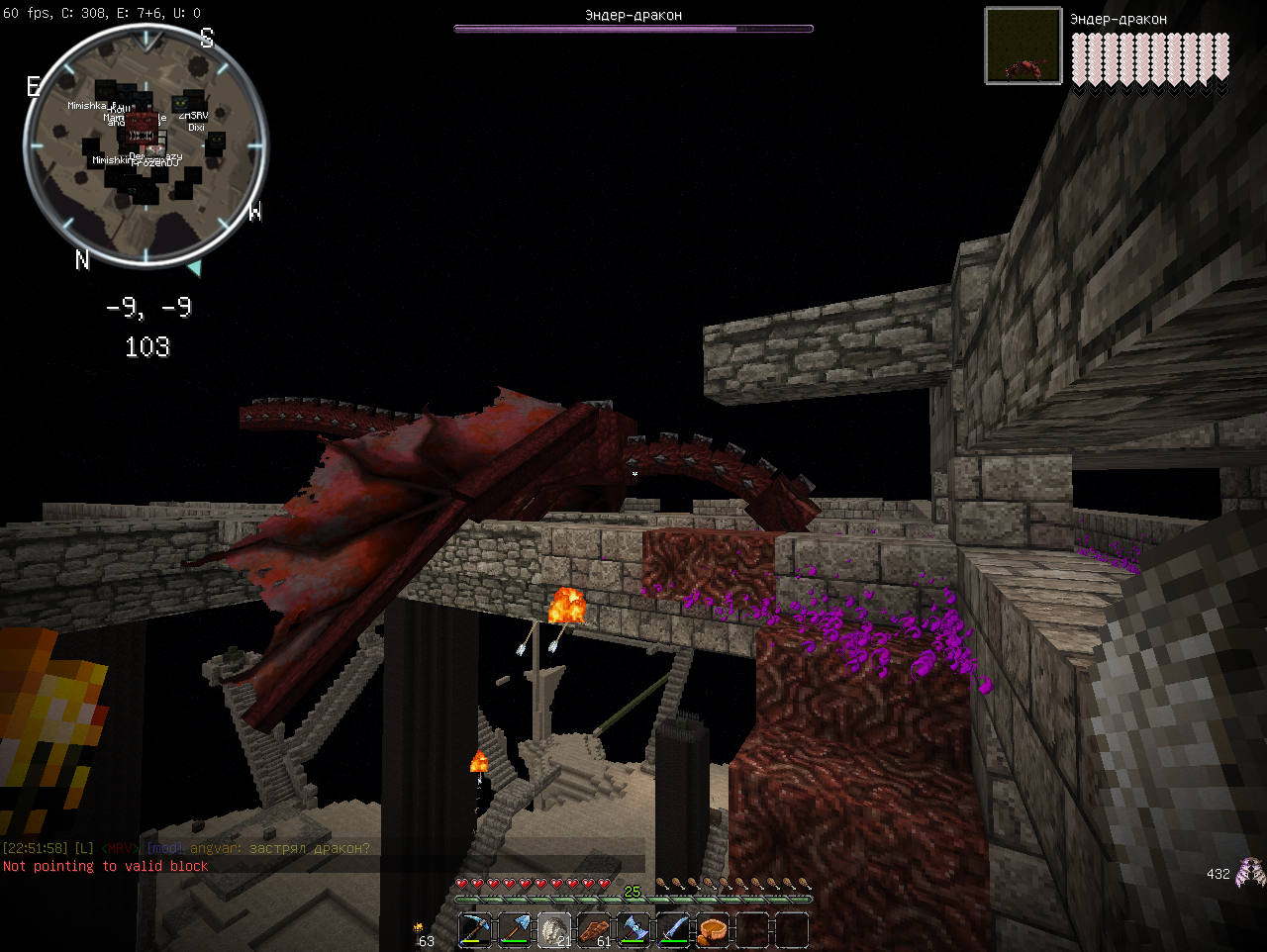Click the chat message line from angvar

(x=257, y=848)
